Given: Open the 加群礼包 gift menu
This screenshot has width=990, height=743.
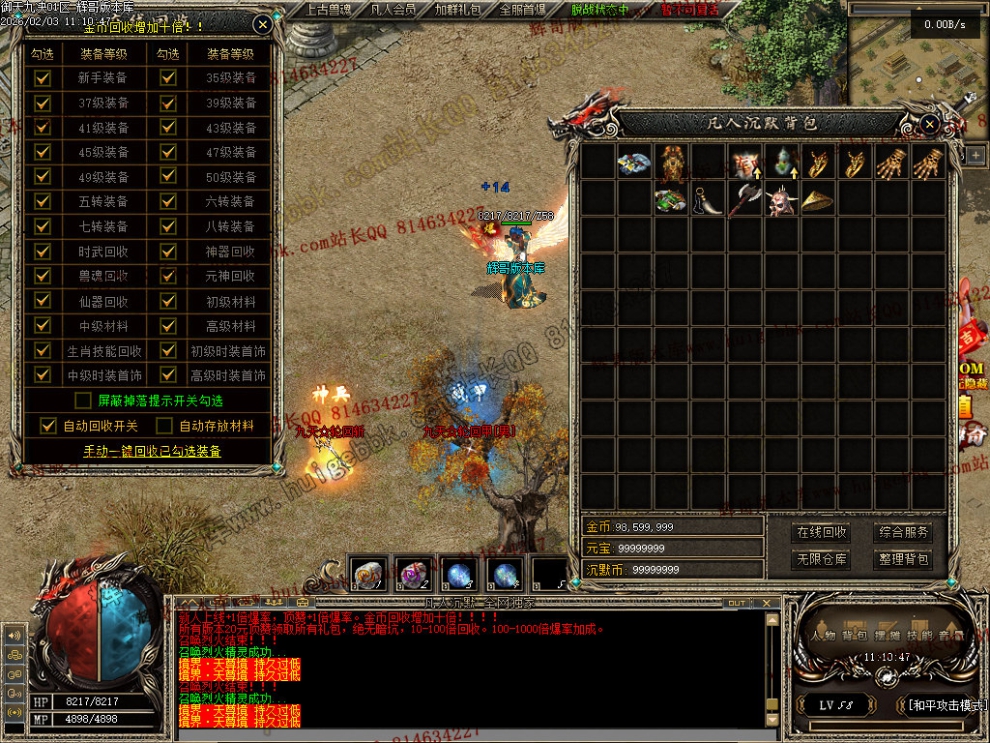Looking at the screenshot, I should coord(457,10).
